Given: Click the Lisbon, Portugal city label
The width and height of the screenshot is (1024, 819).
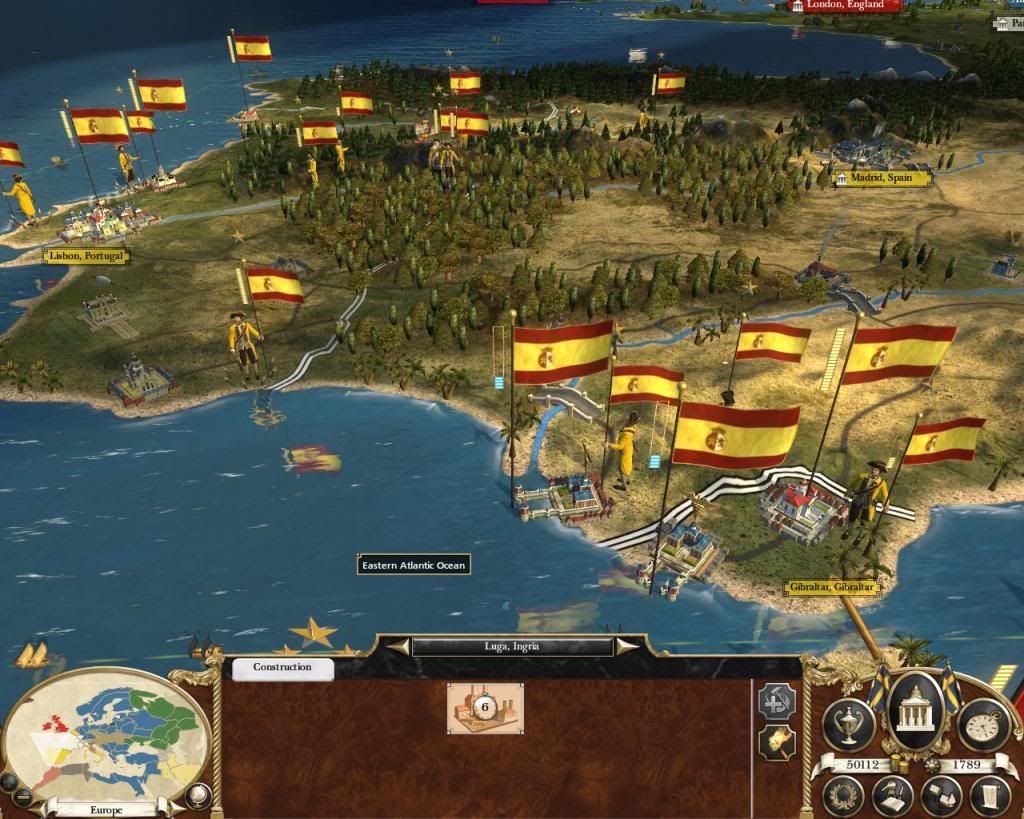Looking at the screenshot, I should click(x=86, y=256).
